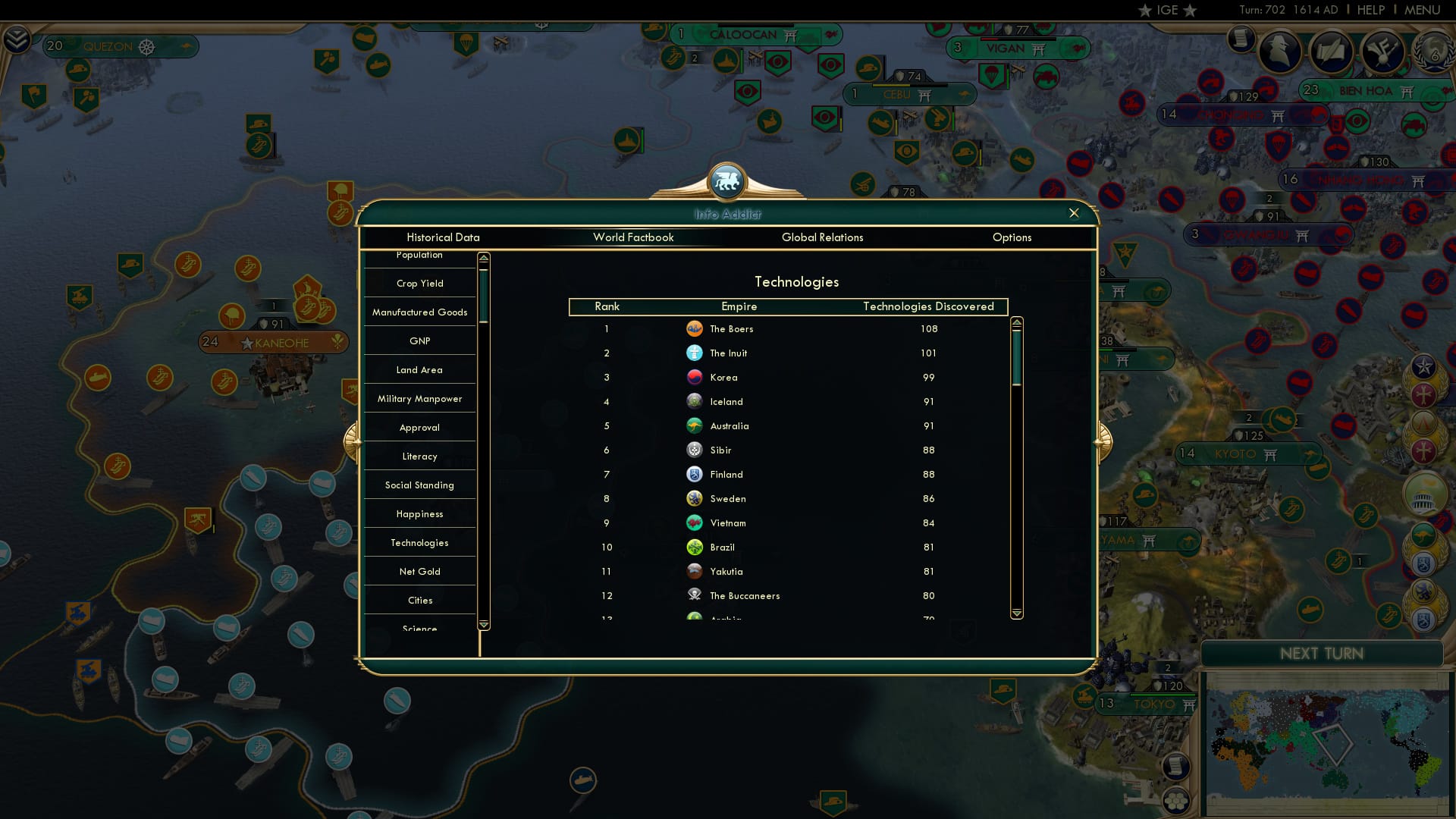Click the kangaroo emblem next to Australia
Image resolution: width=1456 pixels, height=819 pixels.
coord(695,425)
